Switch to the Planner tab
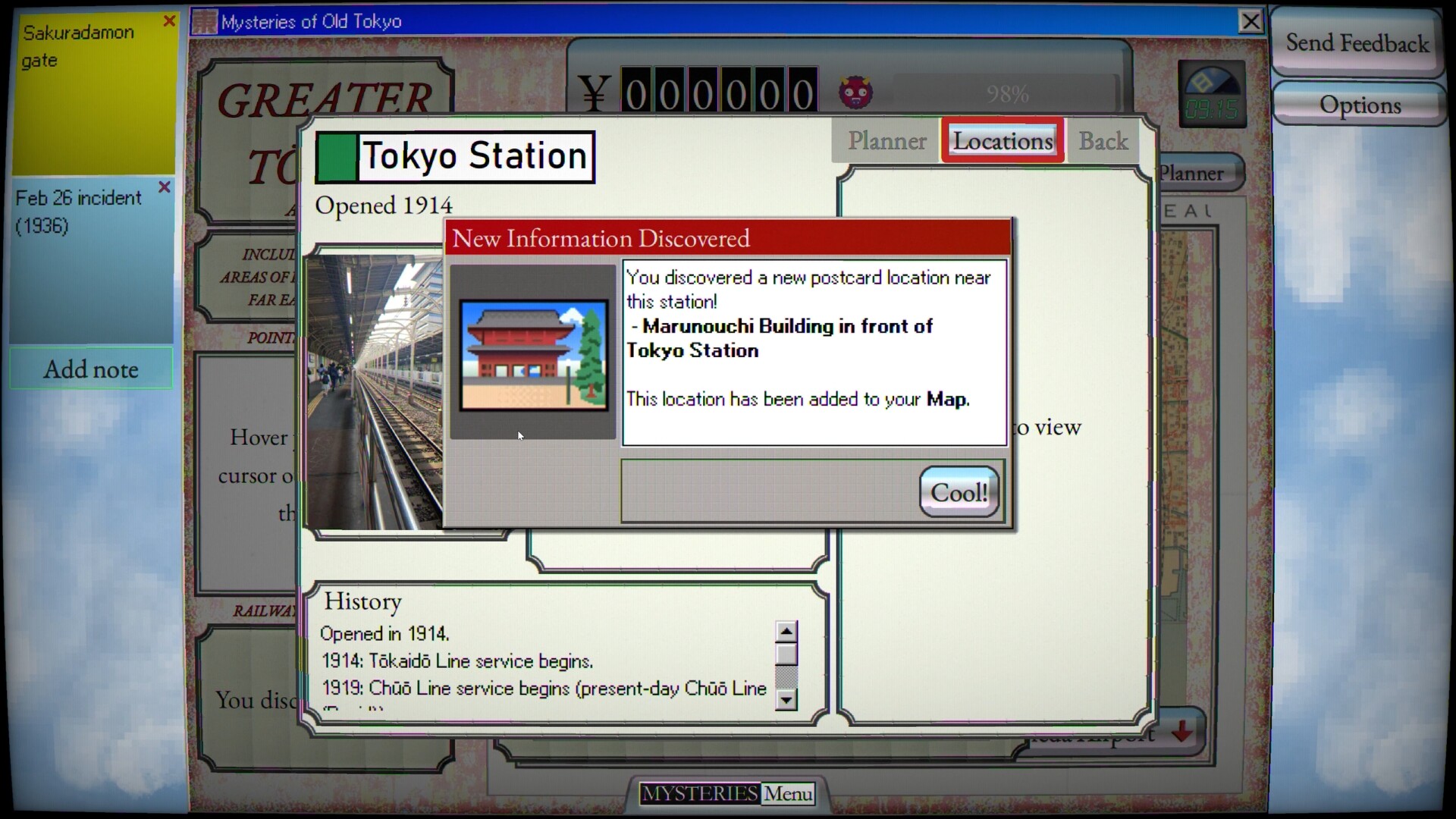 (888, 141)
